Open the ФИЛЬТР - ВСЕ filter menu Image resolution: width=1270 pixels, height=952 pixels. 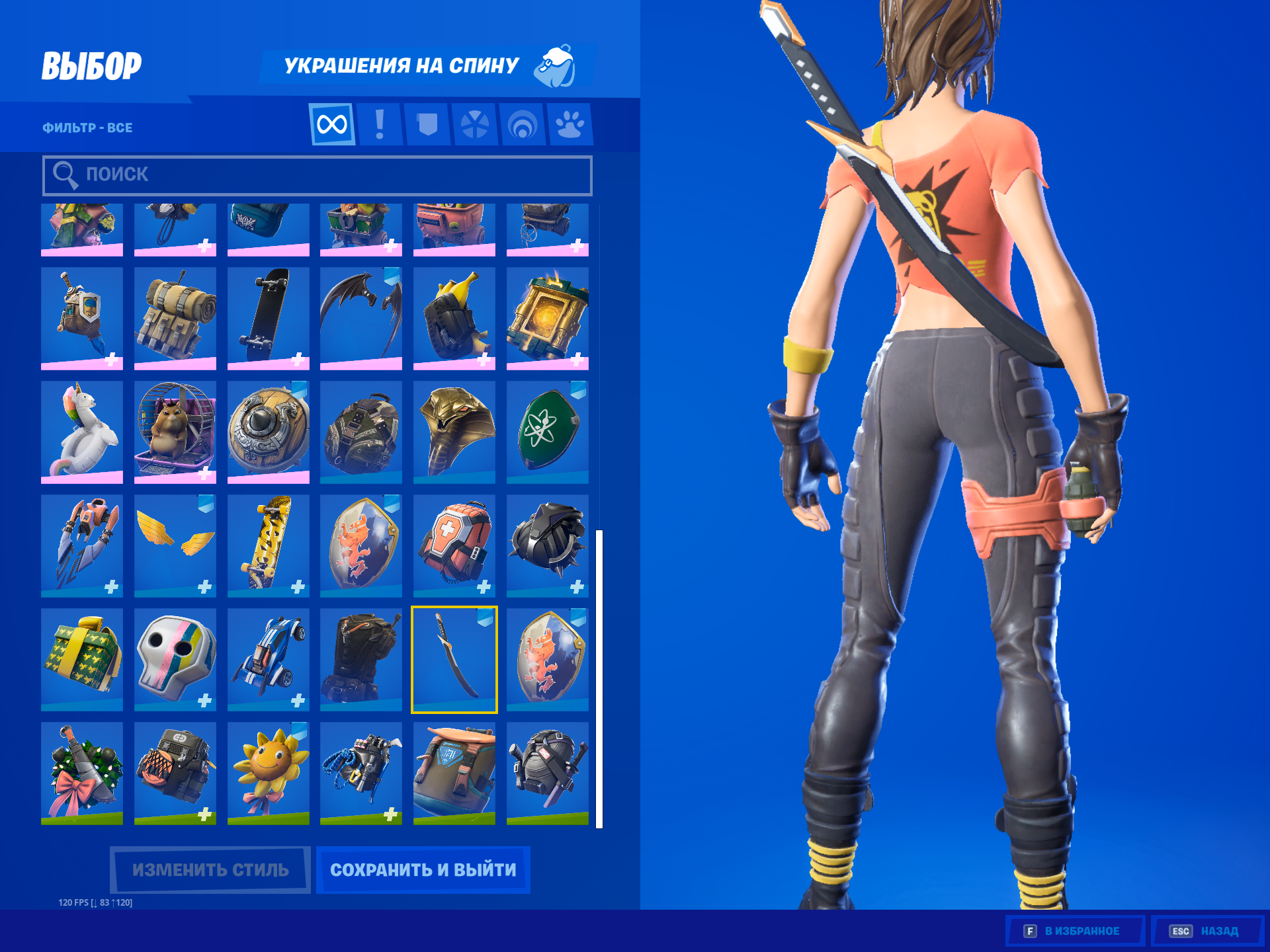pos(87,128)
